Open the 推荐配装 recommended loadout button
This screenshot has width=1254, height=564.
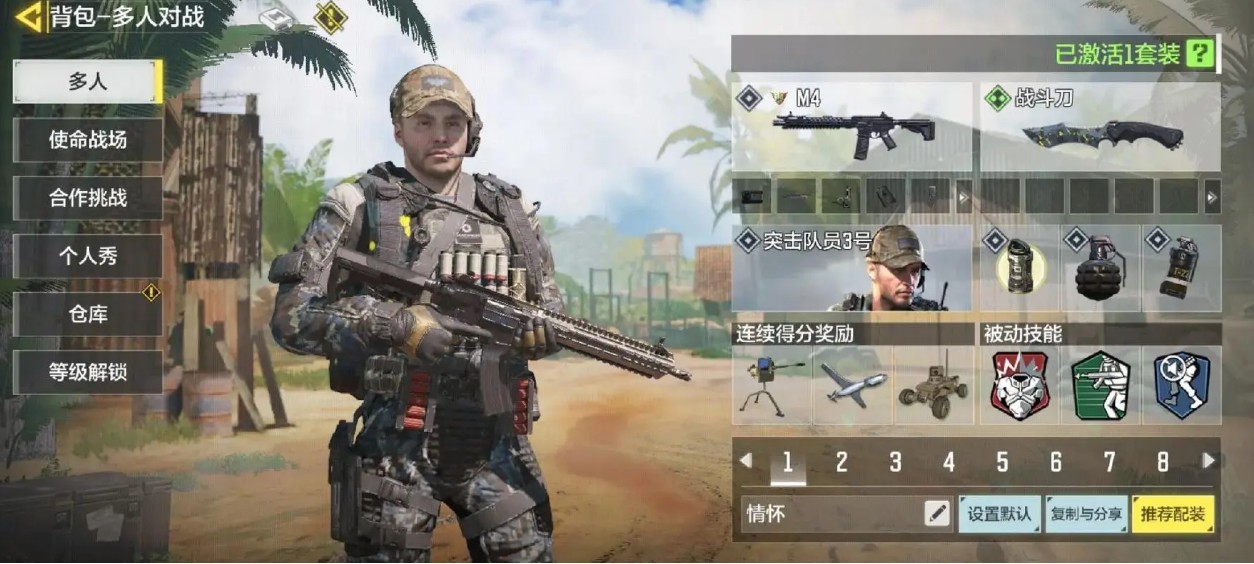[1172, 514]
